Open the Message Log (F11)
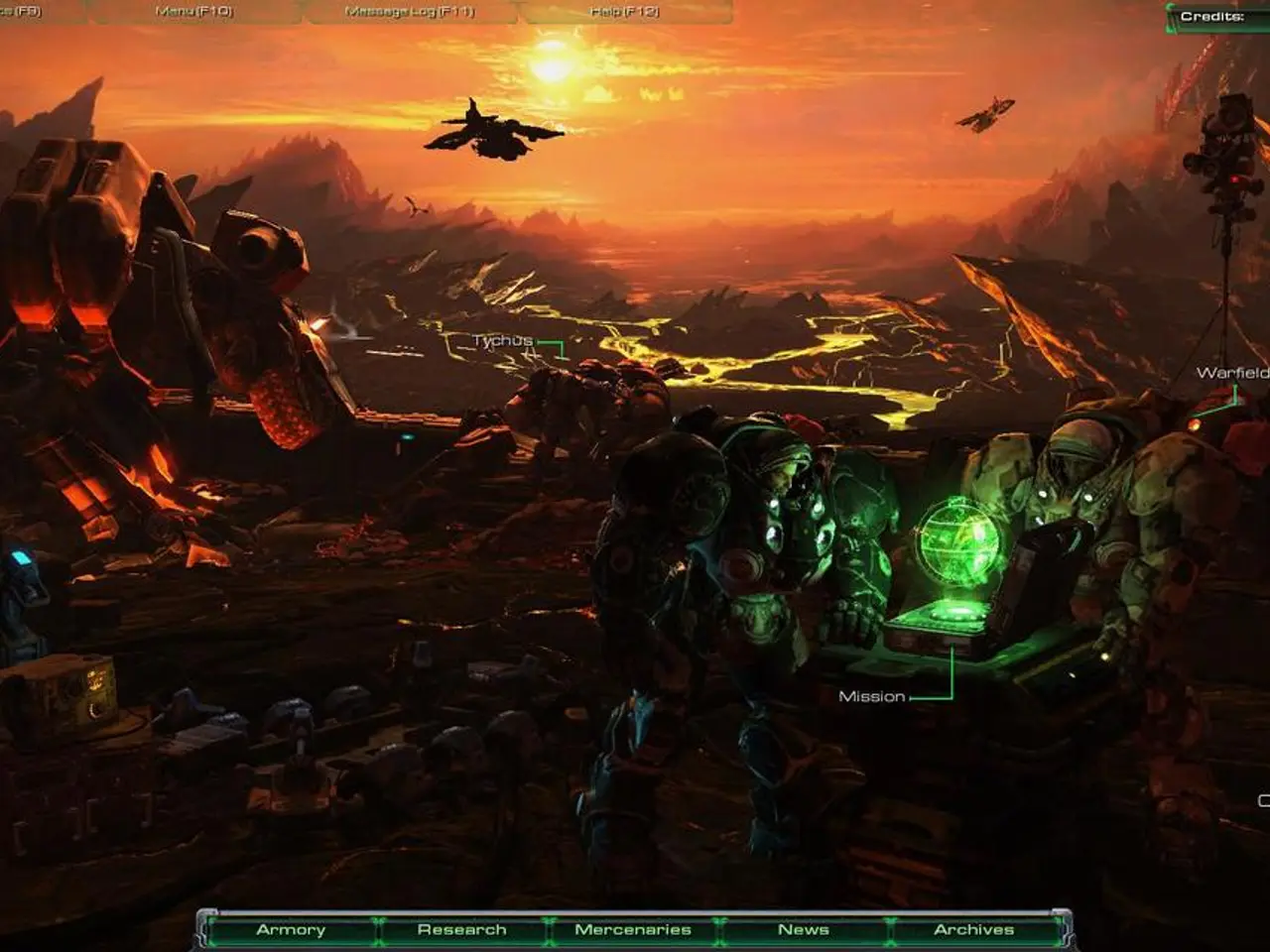This screenshot has height=952, width=1270. [409, 12]
